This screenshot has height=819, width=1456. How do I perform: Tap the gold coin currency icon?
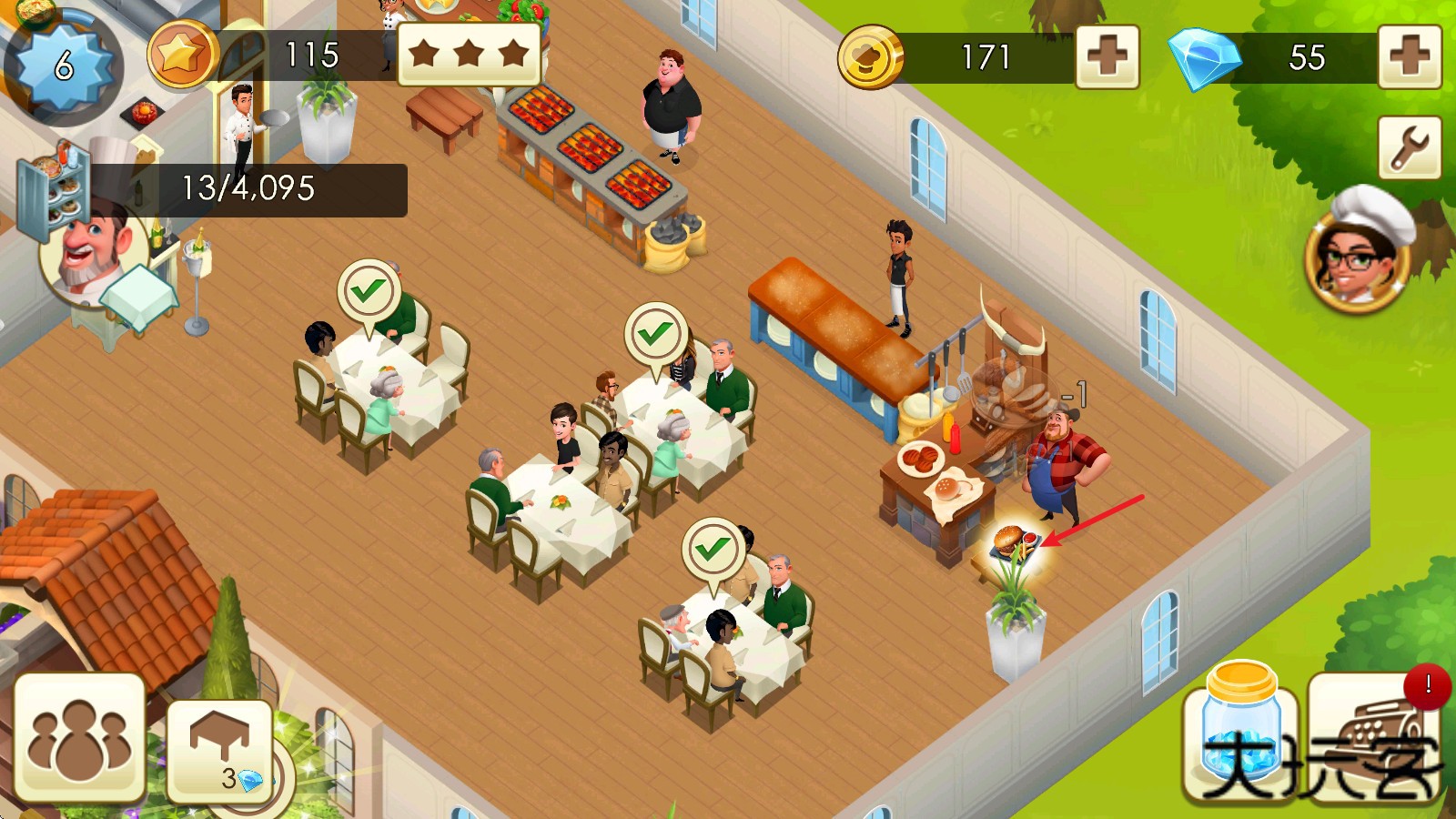tap(870, 57)
